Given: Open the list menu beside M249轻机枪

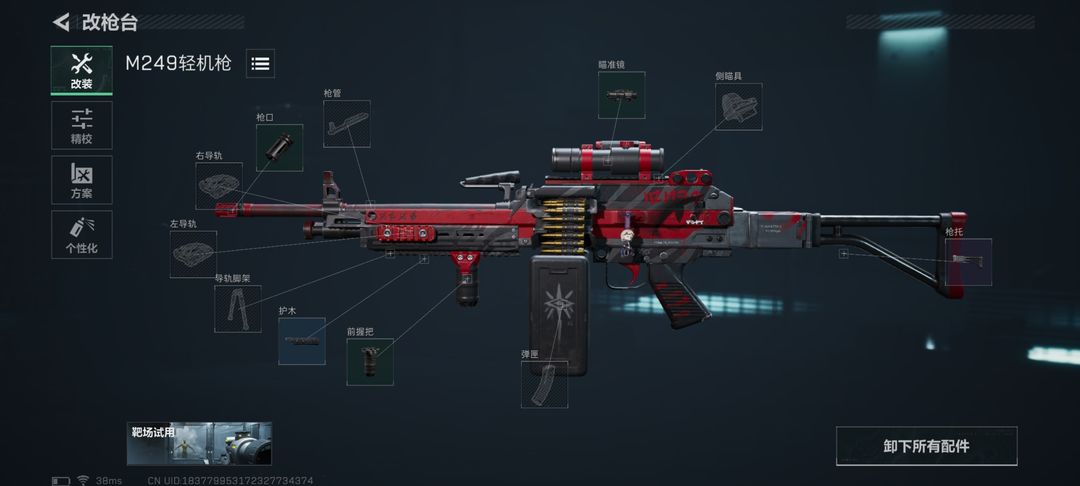Looking at the screenshot, I should (x=260, y=64).
